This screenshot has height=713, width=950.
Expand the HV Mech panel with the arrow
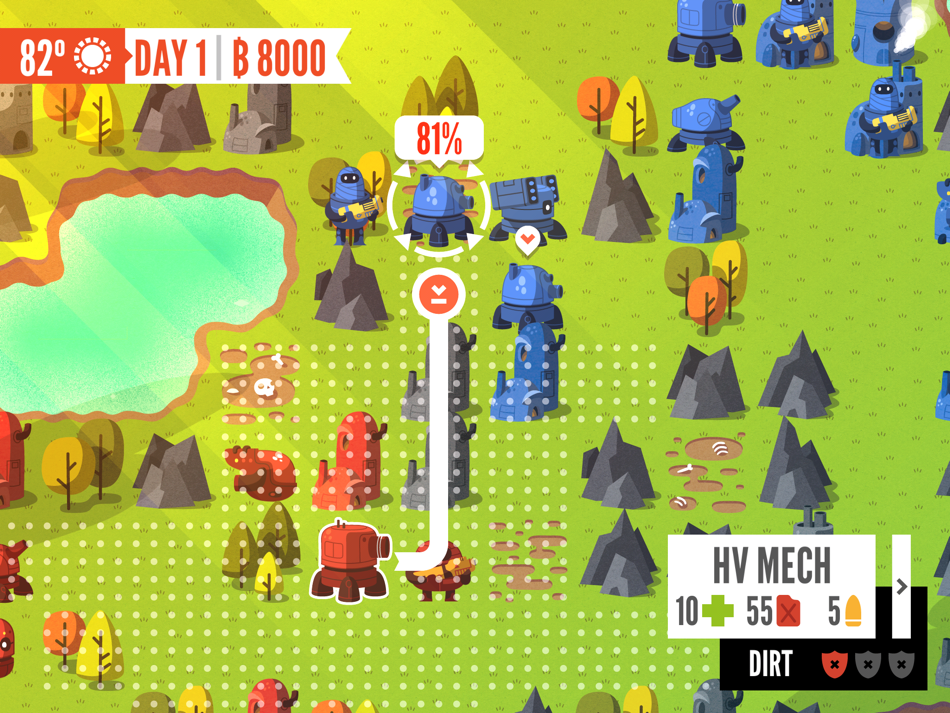(x=901, y=587)
